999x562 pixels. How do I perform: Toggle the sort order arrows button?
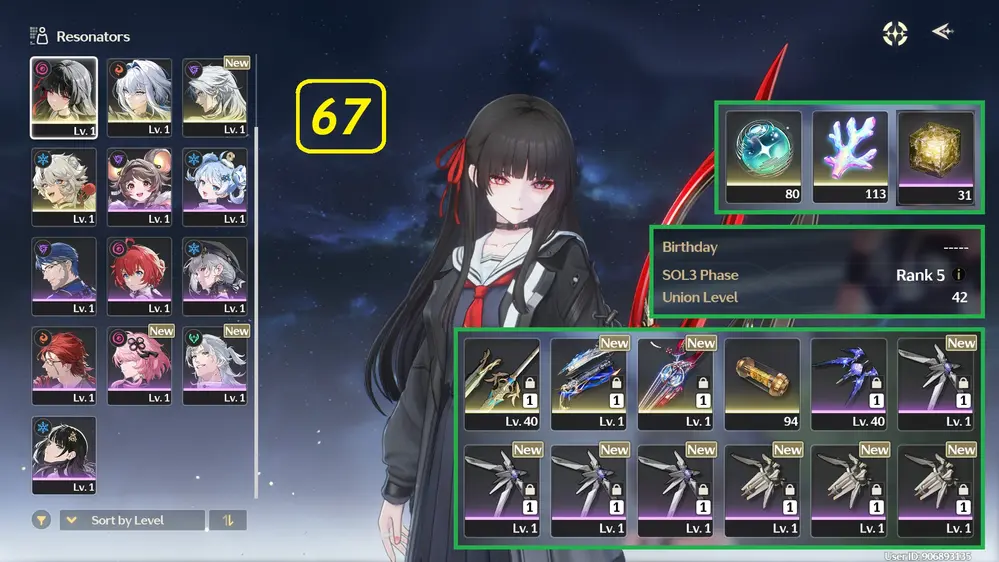click(228, 520)
